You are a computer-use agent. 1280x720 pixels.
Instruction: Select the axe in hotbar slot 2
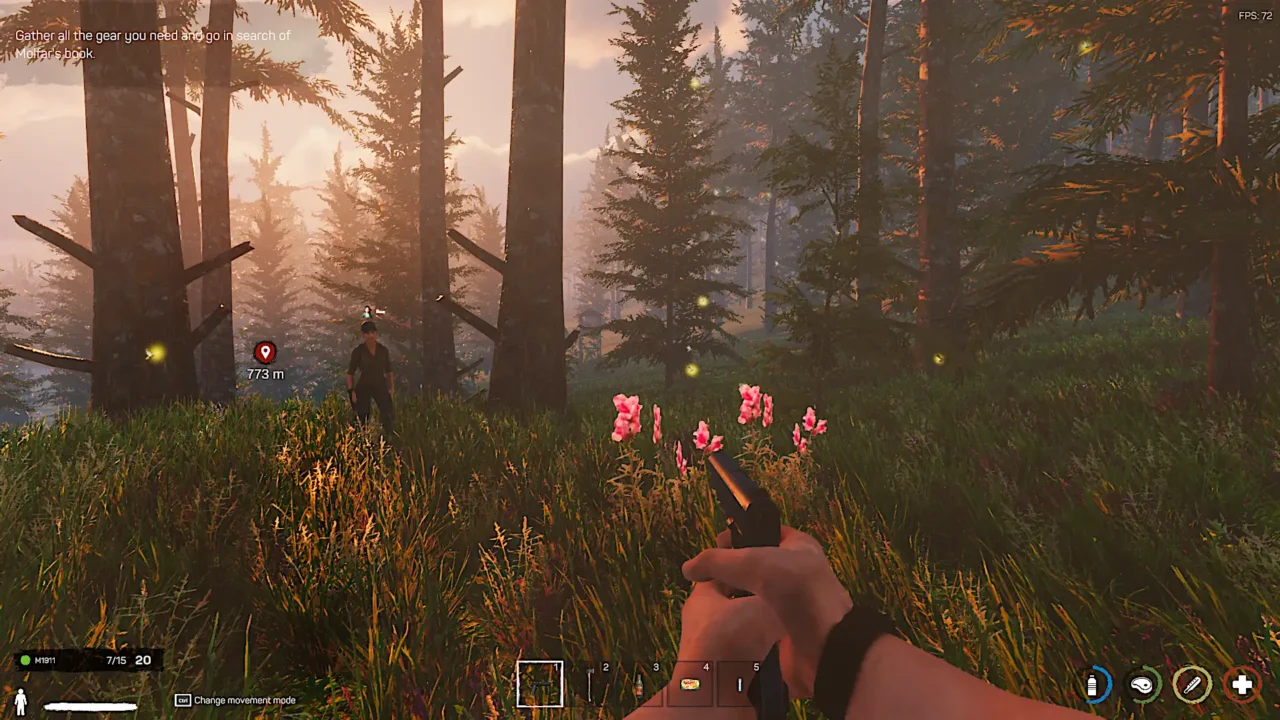(590, 685)
